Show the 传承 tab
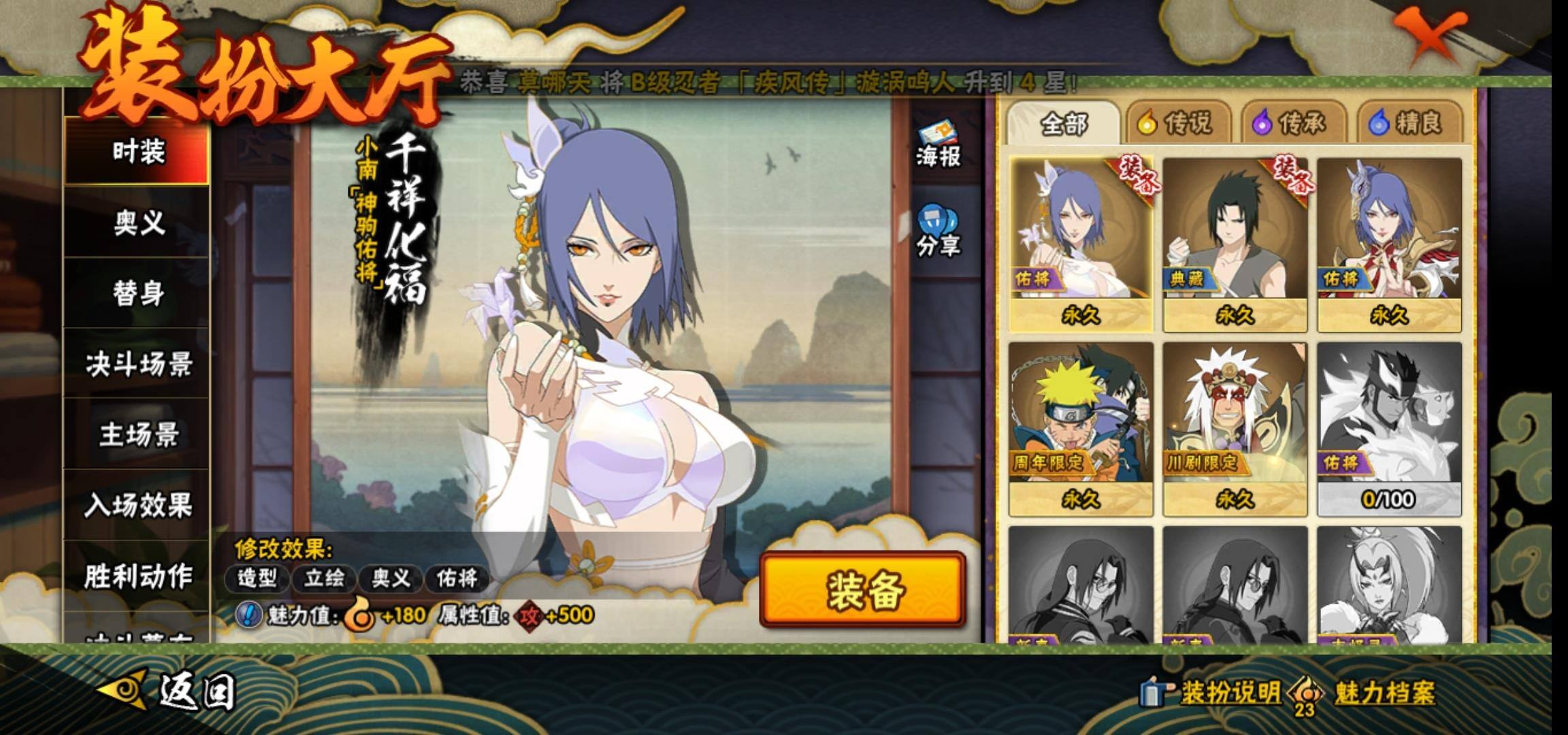Image resolution: width=1568 pixels, height=735 pixels. [1292, 124]
